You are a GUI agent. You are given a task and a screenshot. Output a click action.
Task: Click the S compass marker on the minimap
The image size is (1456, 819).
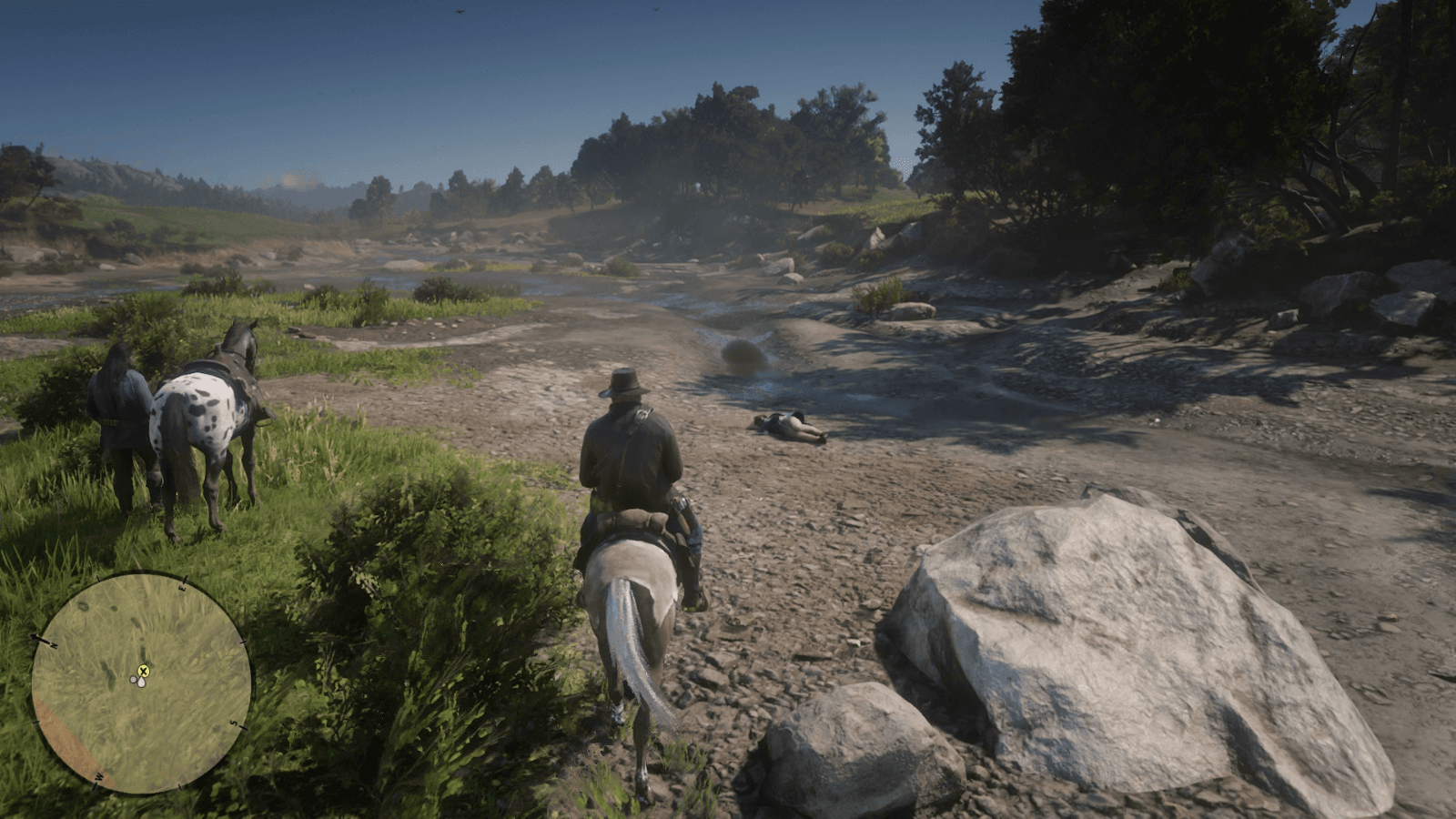(x=233, y=723)
